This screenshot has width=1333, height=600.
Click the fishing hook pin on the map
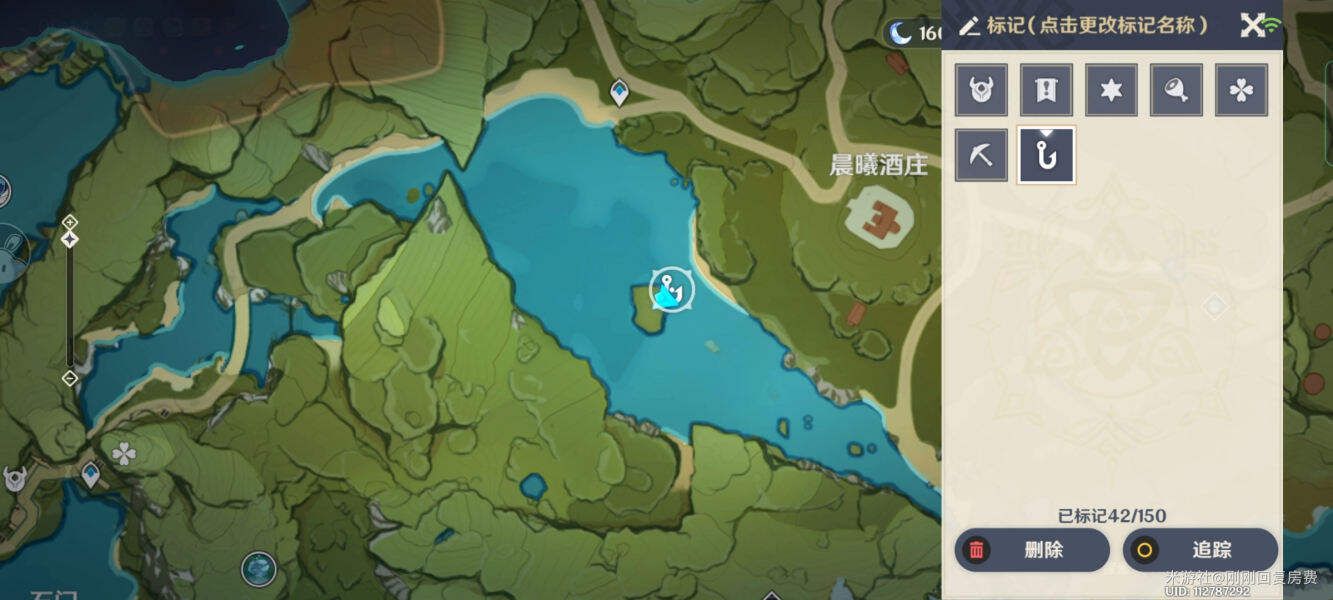671,290
